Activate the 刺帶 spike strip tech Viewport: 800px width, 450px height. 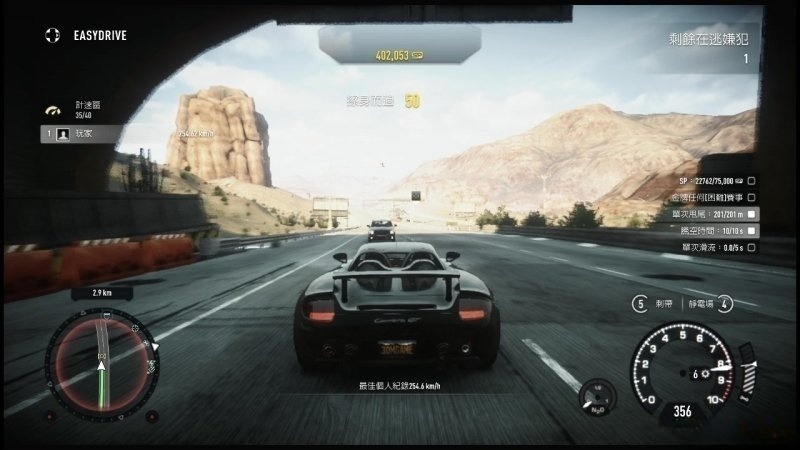tap(640, 303)
